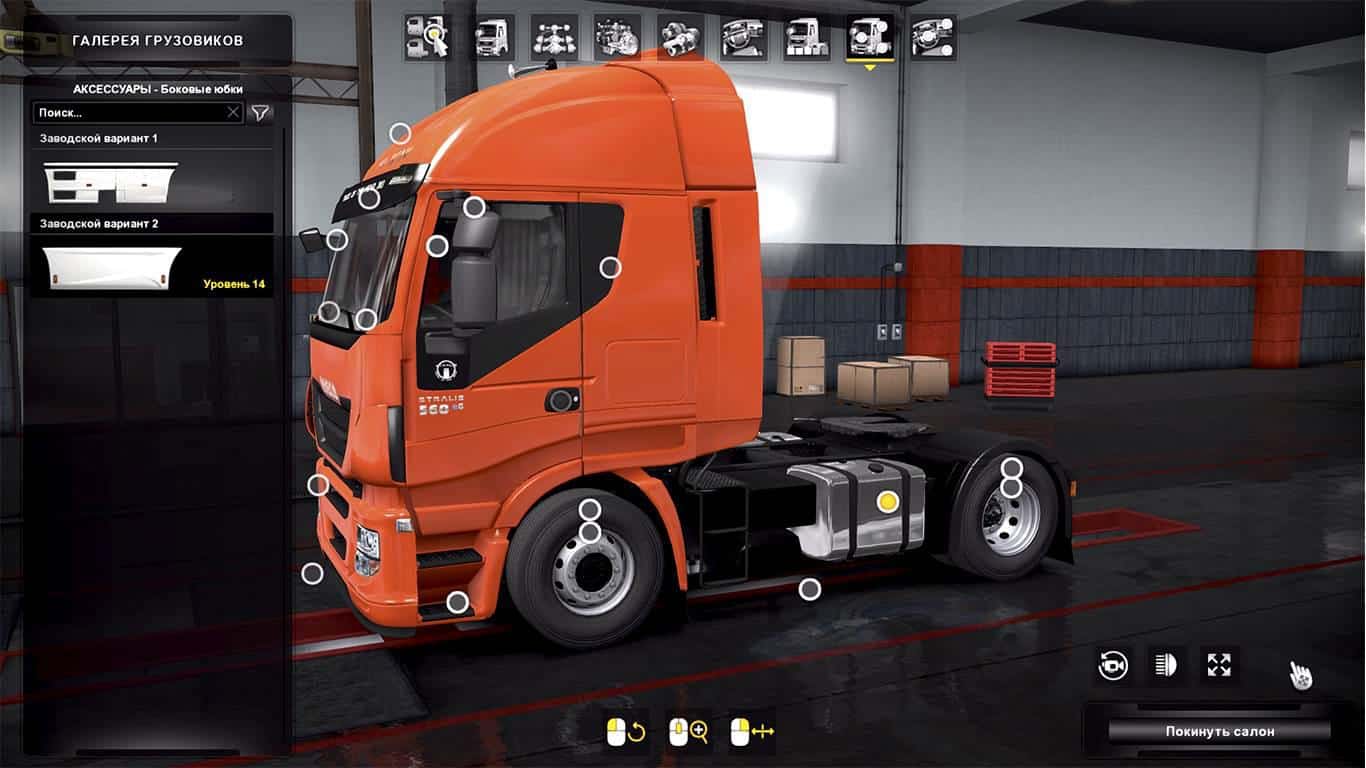The image size is (1366, 768).
Task: Switch to the interior dashboard tab
Action: [x=744, y=38]
